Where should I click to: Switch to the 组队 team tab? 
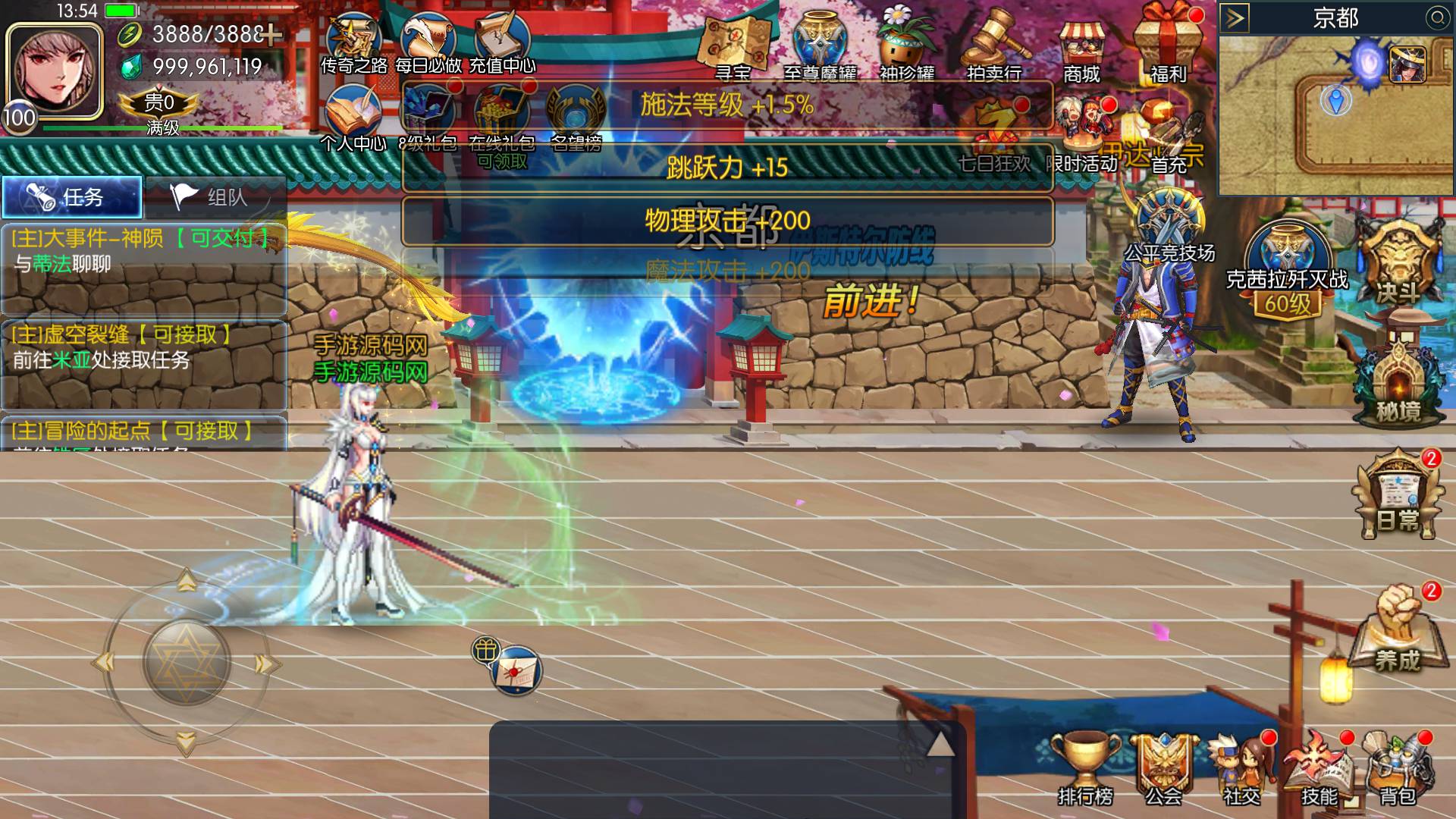[x=215, y=197]
